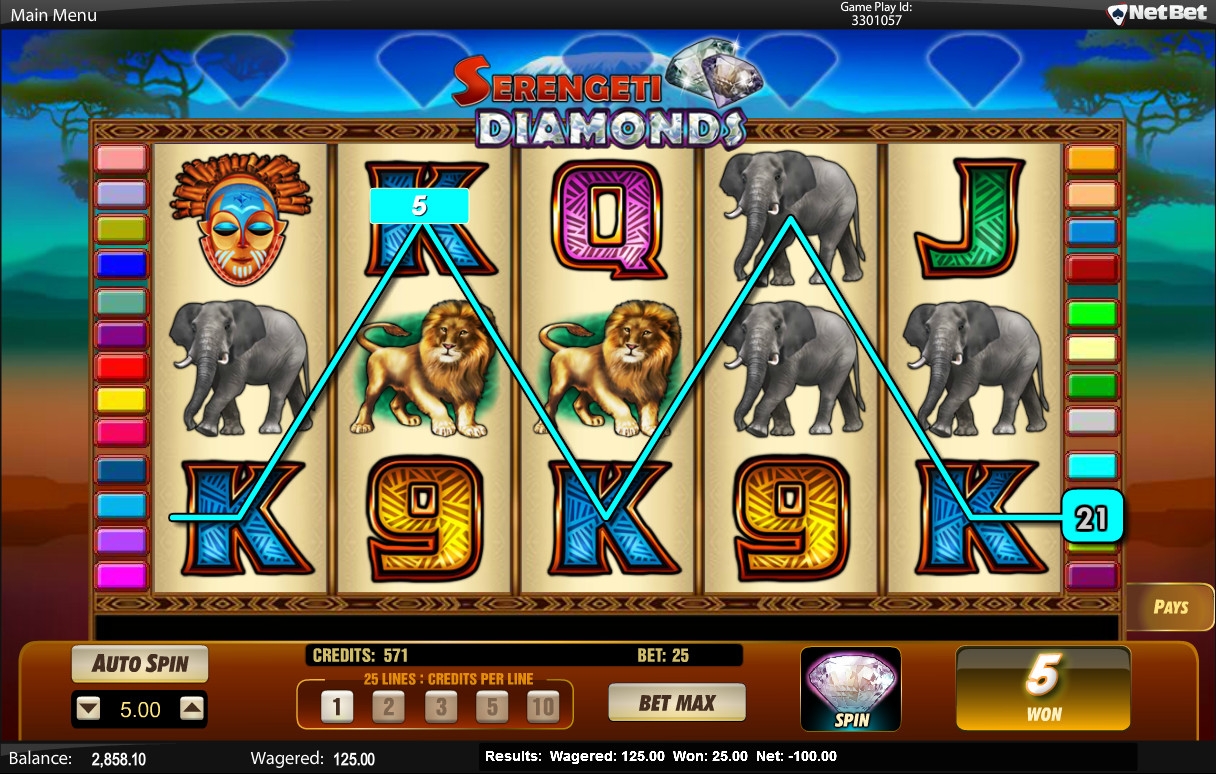Start Auto Spin

140,663
